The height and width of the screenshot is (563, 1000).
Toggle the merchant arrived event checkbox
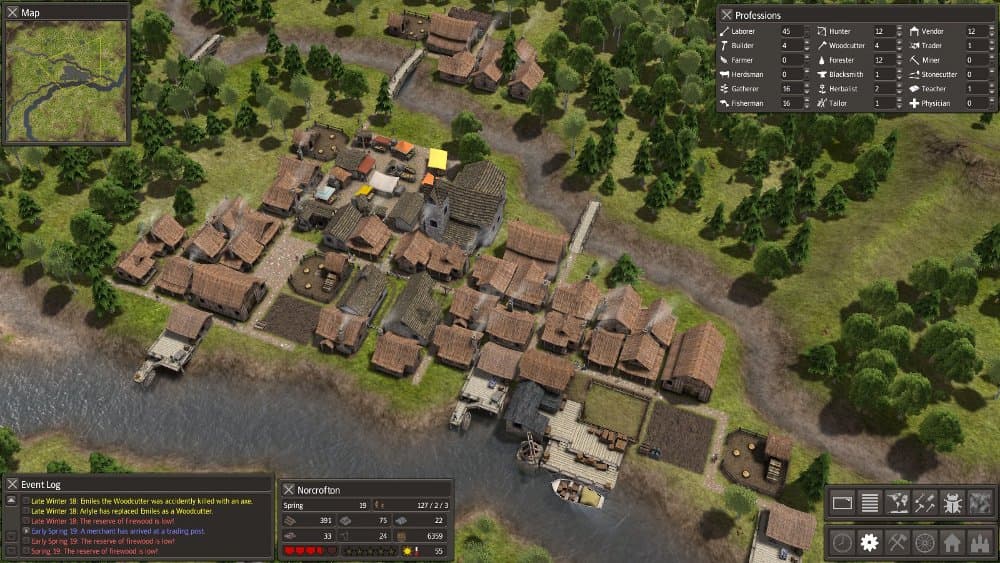[26, 531]
